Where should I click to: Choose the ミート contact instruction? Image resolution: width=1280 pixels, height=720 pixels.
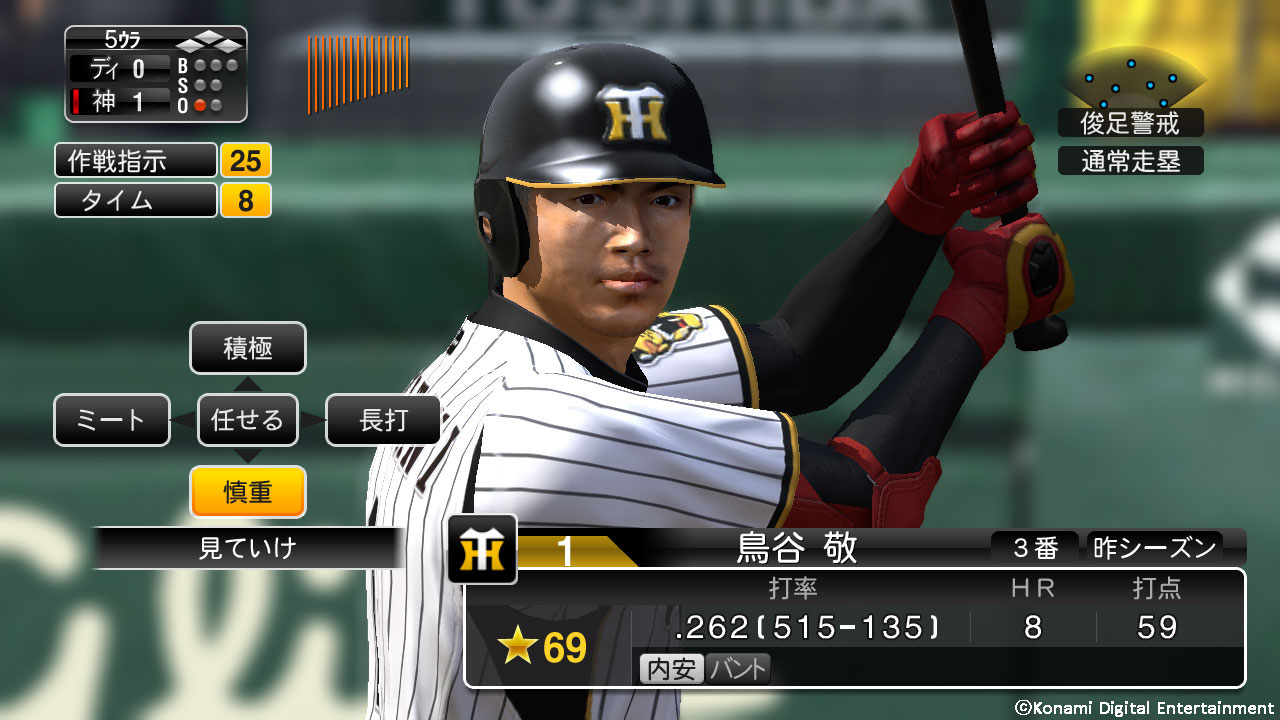coord(112,420)
